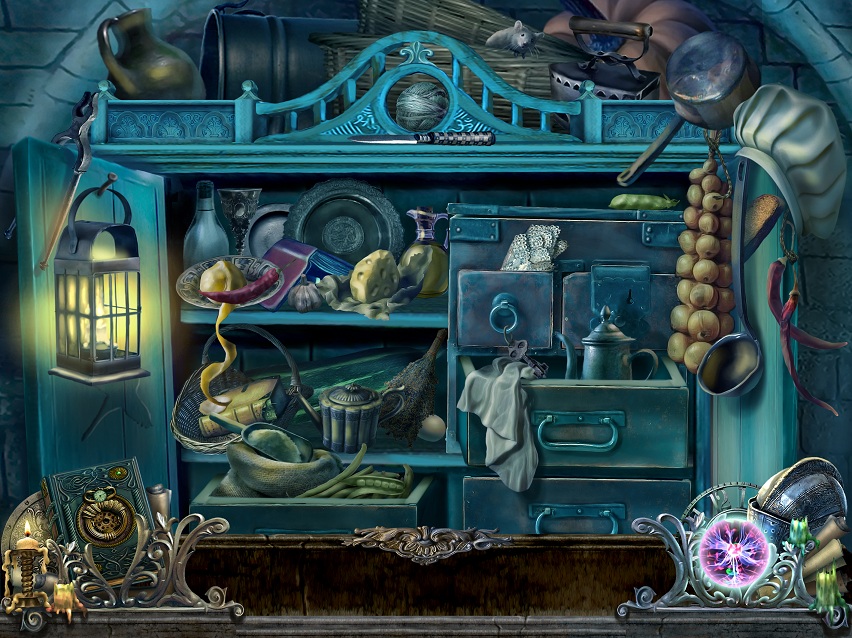Activate the glowing plasma ball hint
The width and height of the screenshot is (852, 638).
[733, 548]
